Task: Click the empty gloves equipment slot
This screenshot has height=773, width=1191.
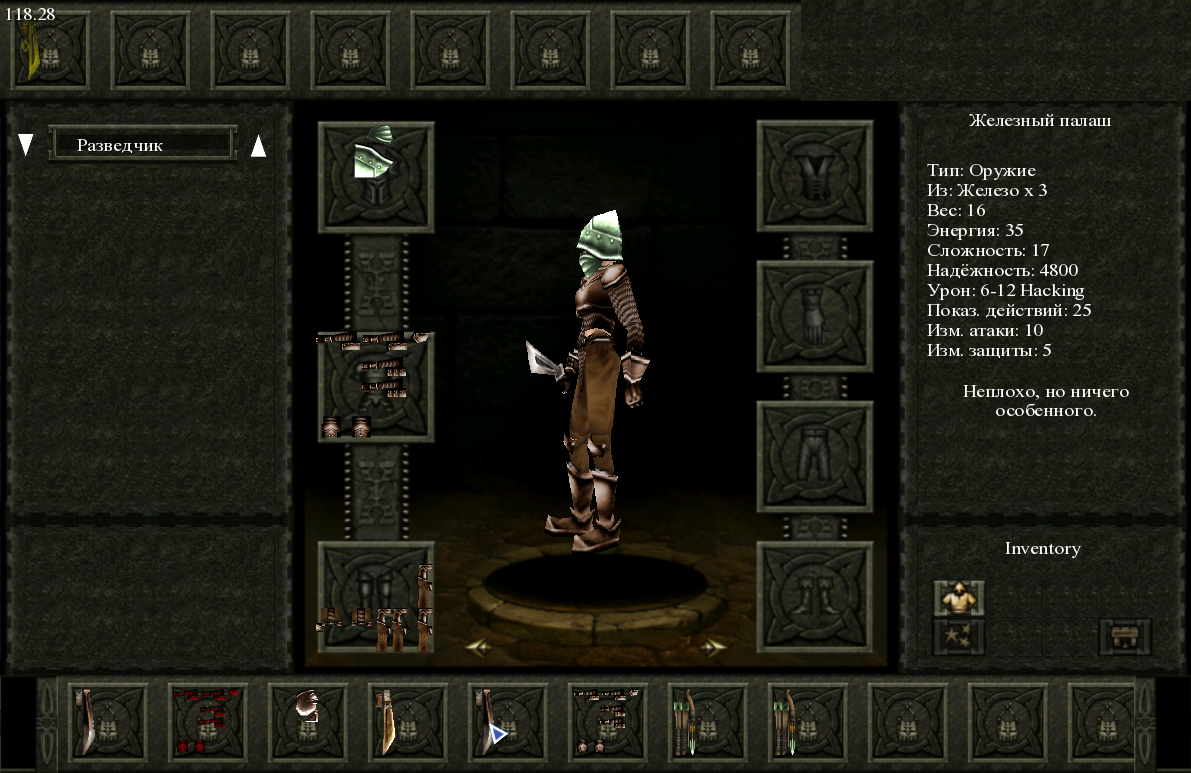Action: (x=815, y=317)
